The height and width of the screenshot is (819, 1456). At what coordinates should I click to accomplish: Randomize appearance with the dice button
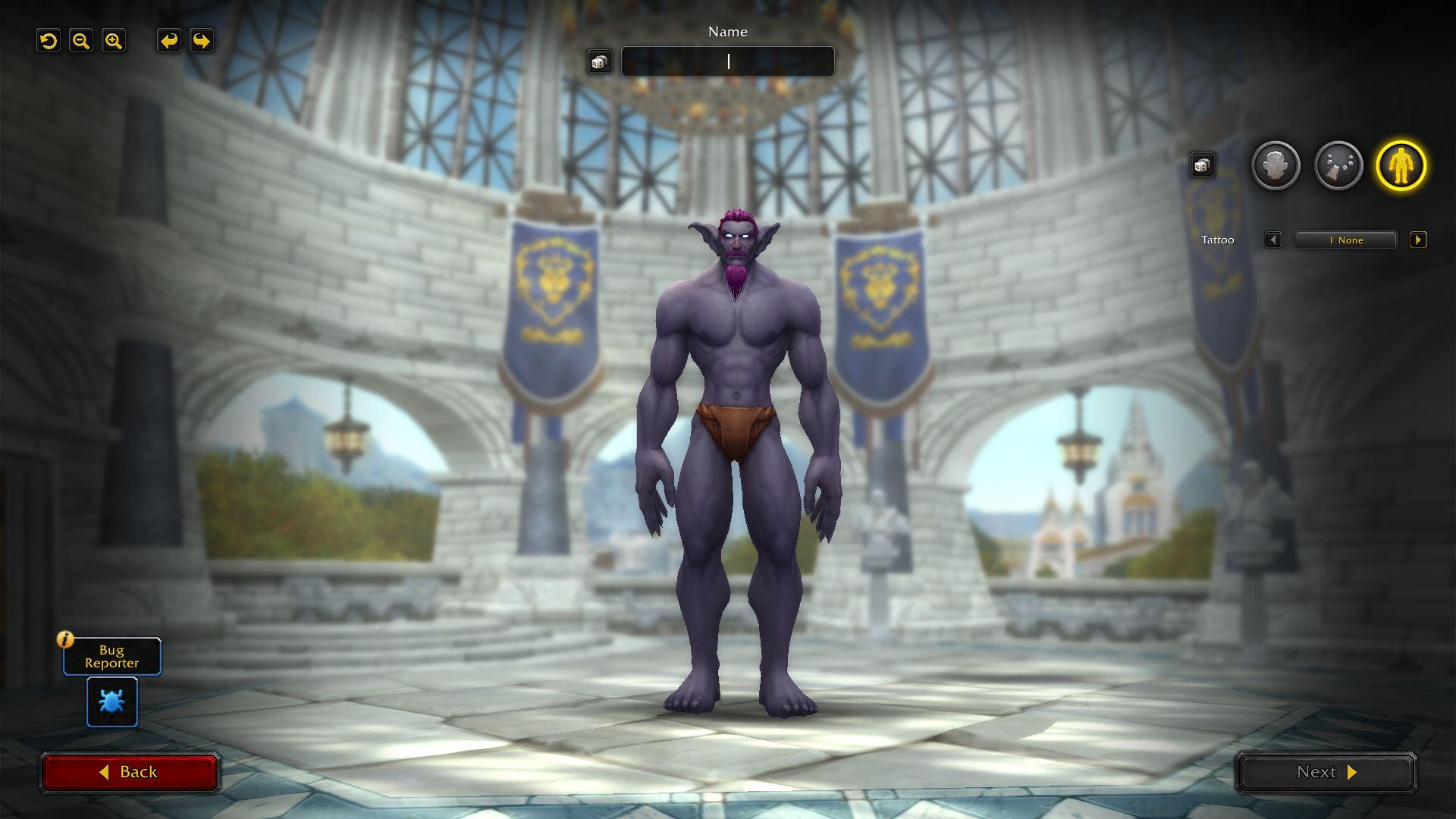(1202, 165)
